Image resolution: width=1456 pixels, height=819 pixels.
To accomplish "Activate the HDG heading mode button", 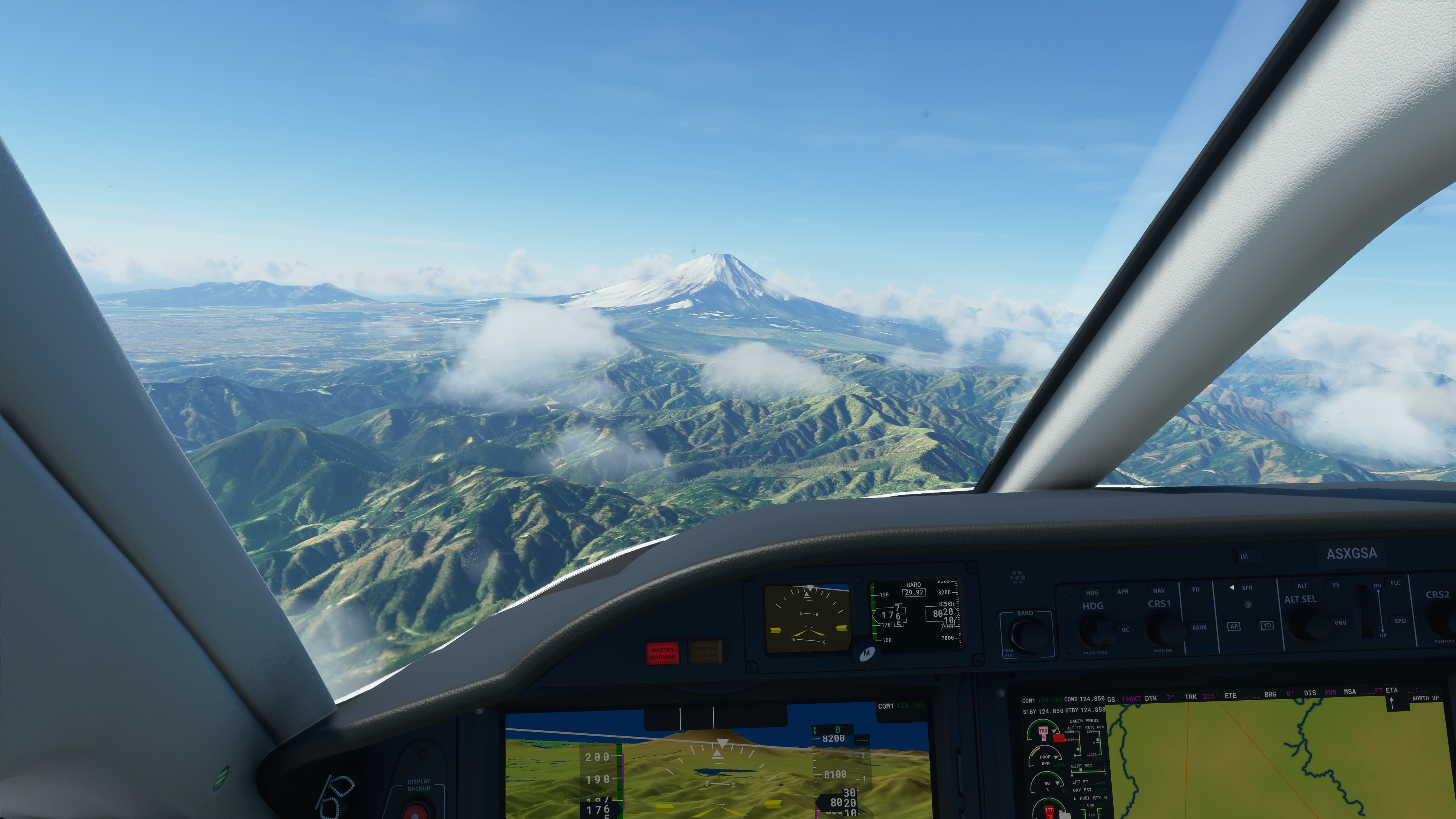I will click(x=1092, y=592).
